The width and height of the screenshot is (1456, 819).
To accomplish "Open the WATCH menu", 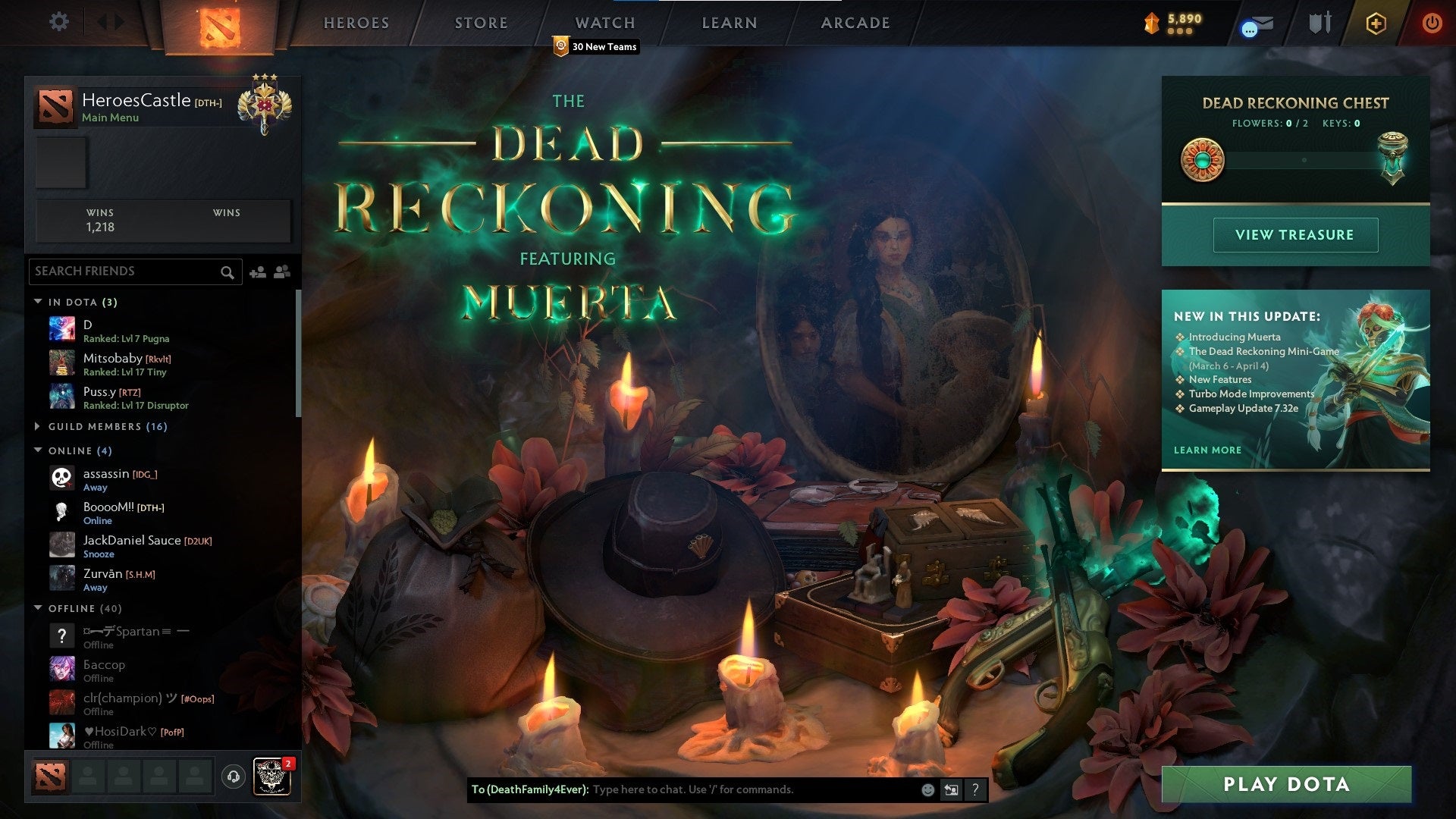I will pos(605,23).
